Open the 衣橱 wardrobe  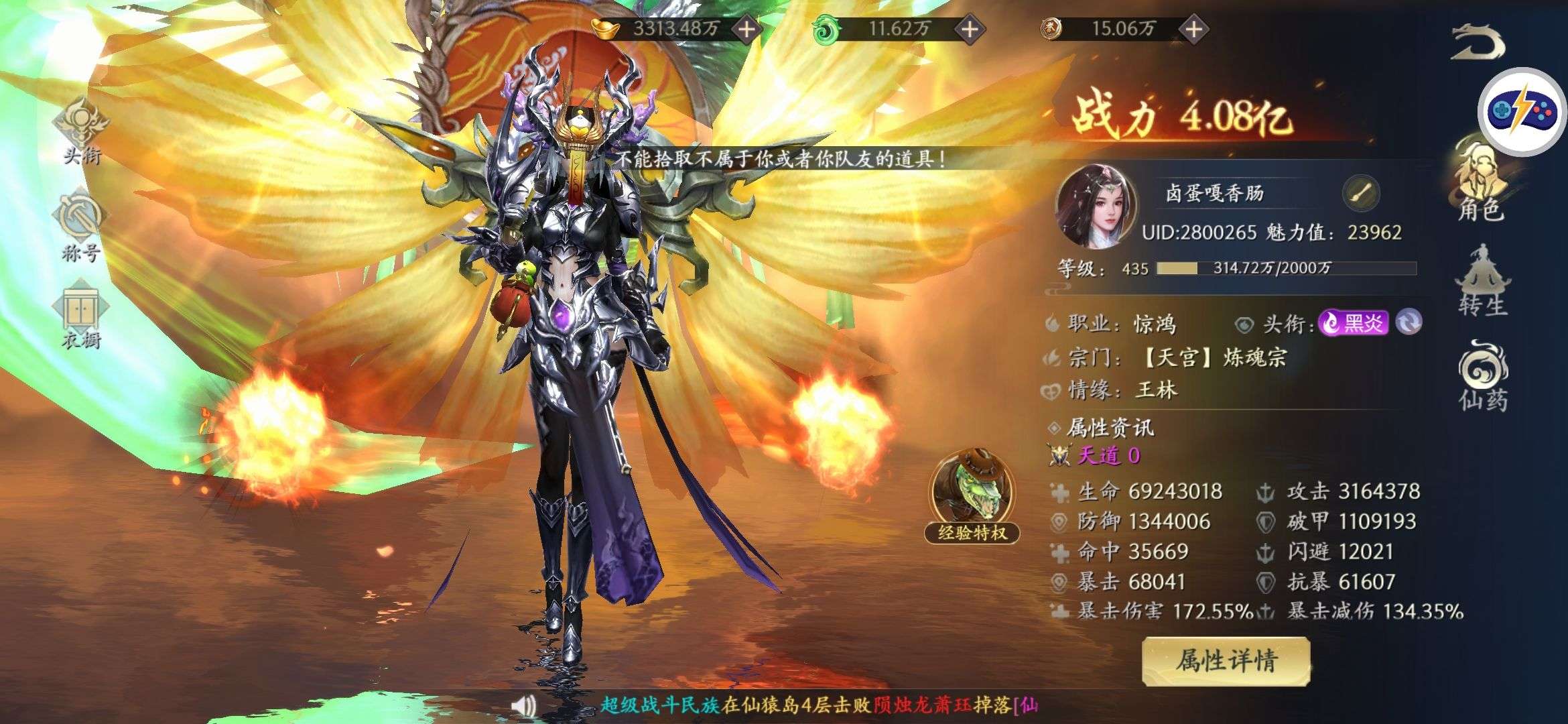coord(80,318)
